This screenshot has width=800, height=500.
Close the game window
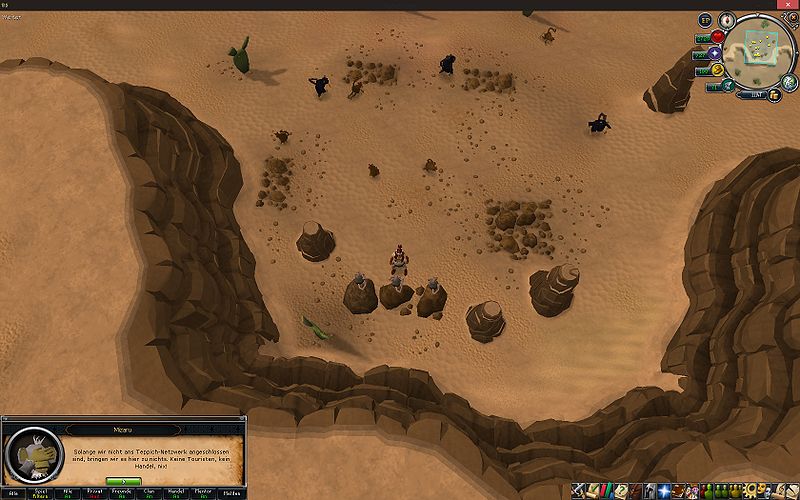788,5
